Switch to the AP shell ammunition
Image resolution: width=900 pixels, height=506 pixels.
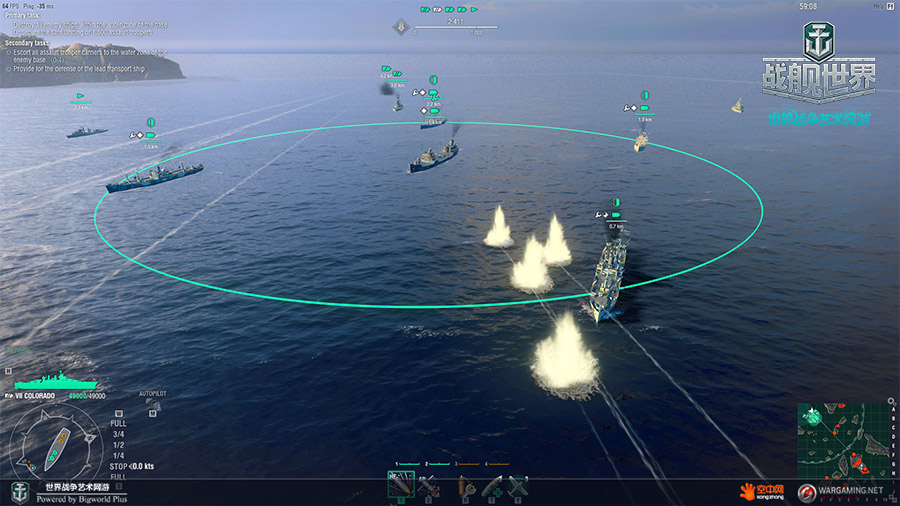430,487
